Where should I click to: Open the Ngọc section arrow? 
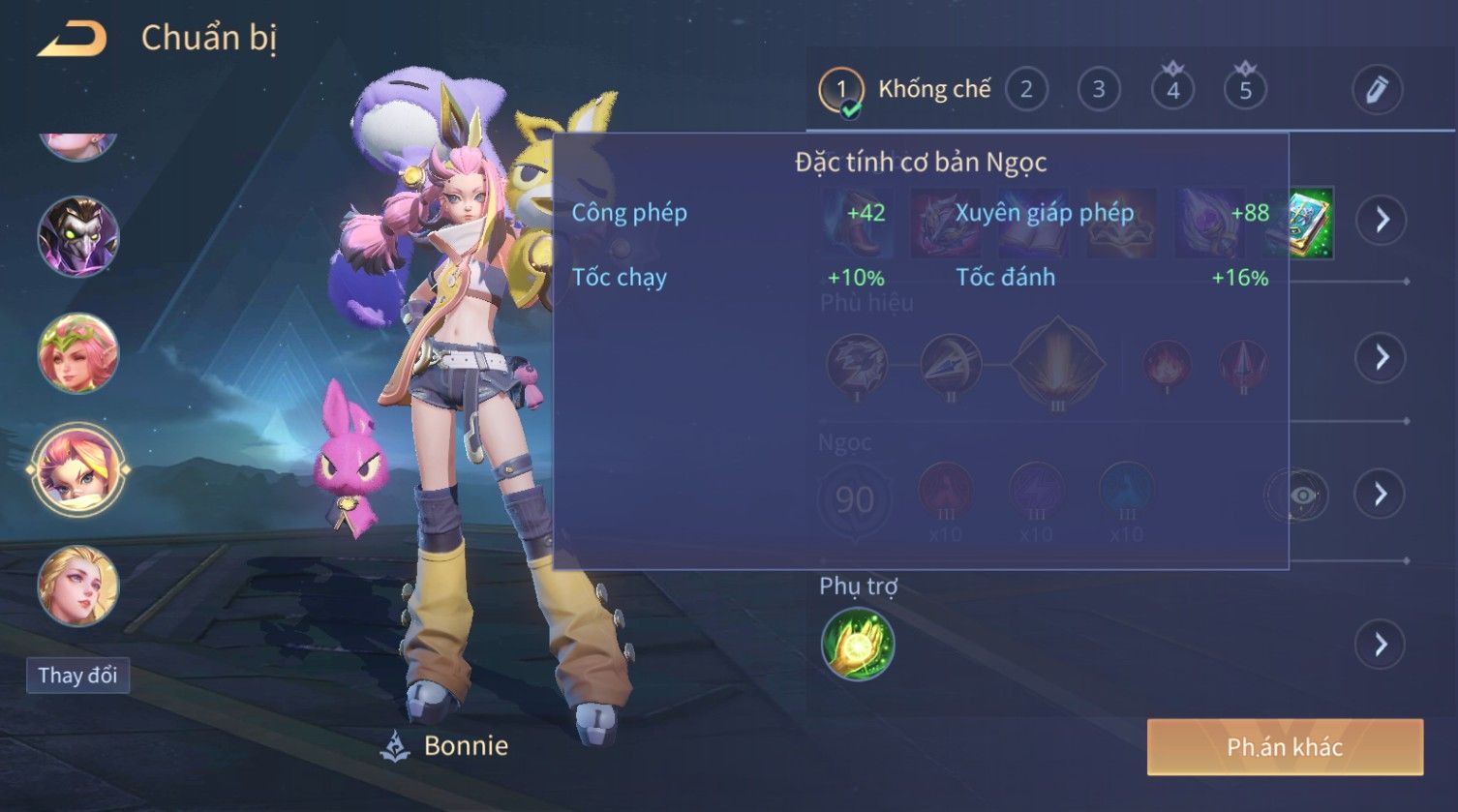click(x=1381, y=495)
